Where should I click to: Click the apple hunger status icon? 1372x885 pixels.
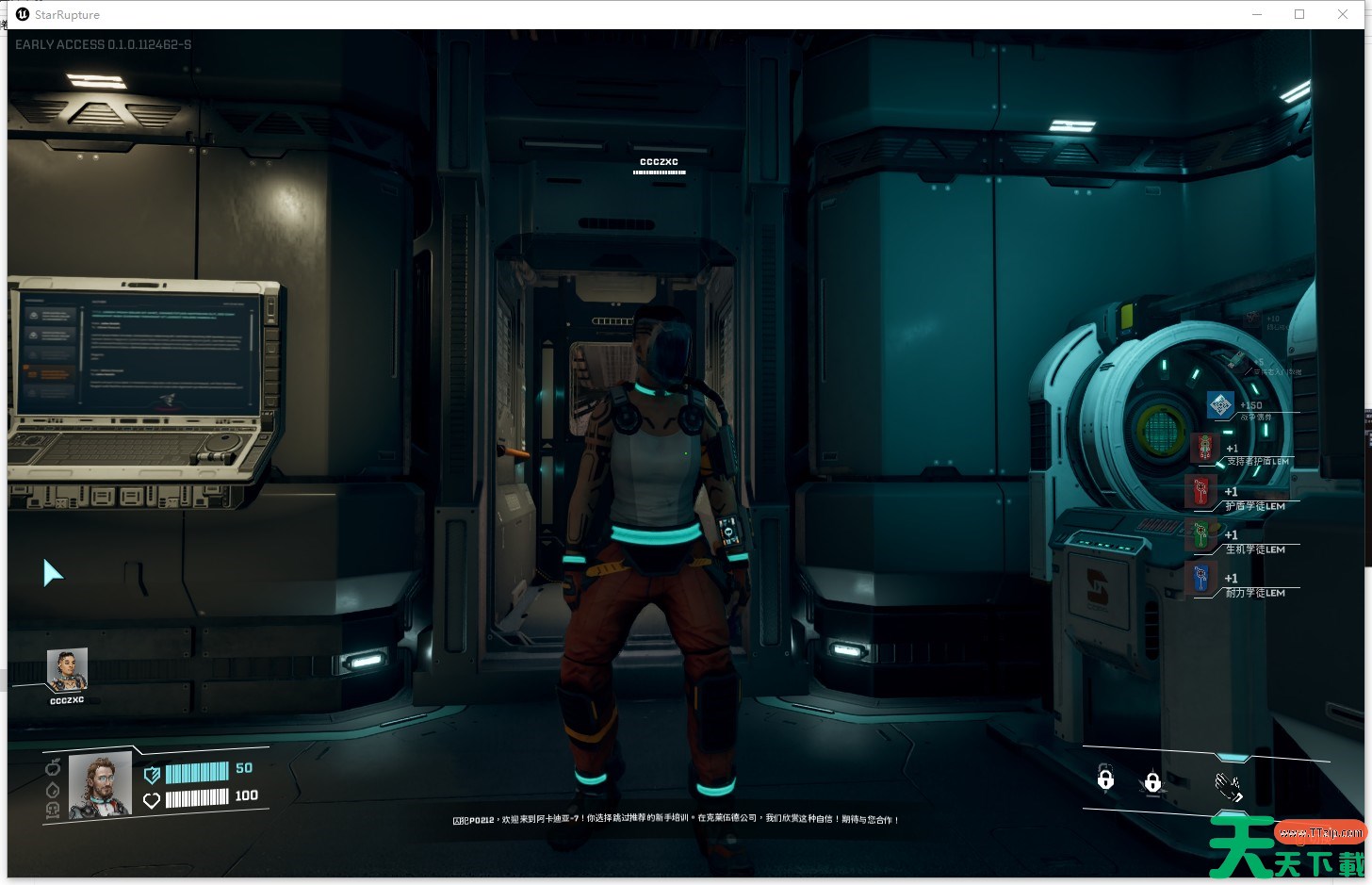(53, 767)
